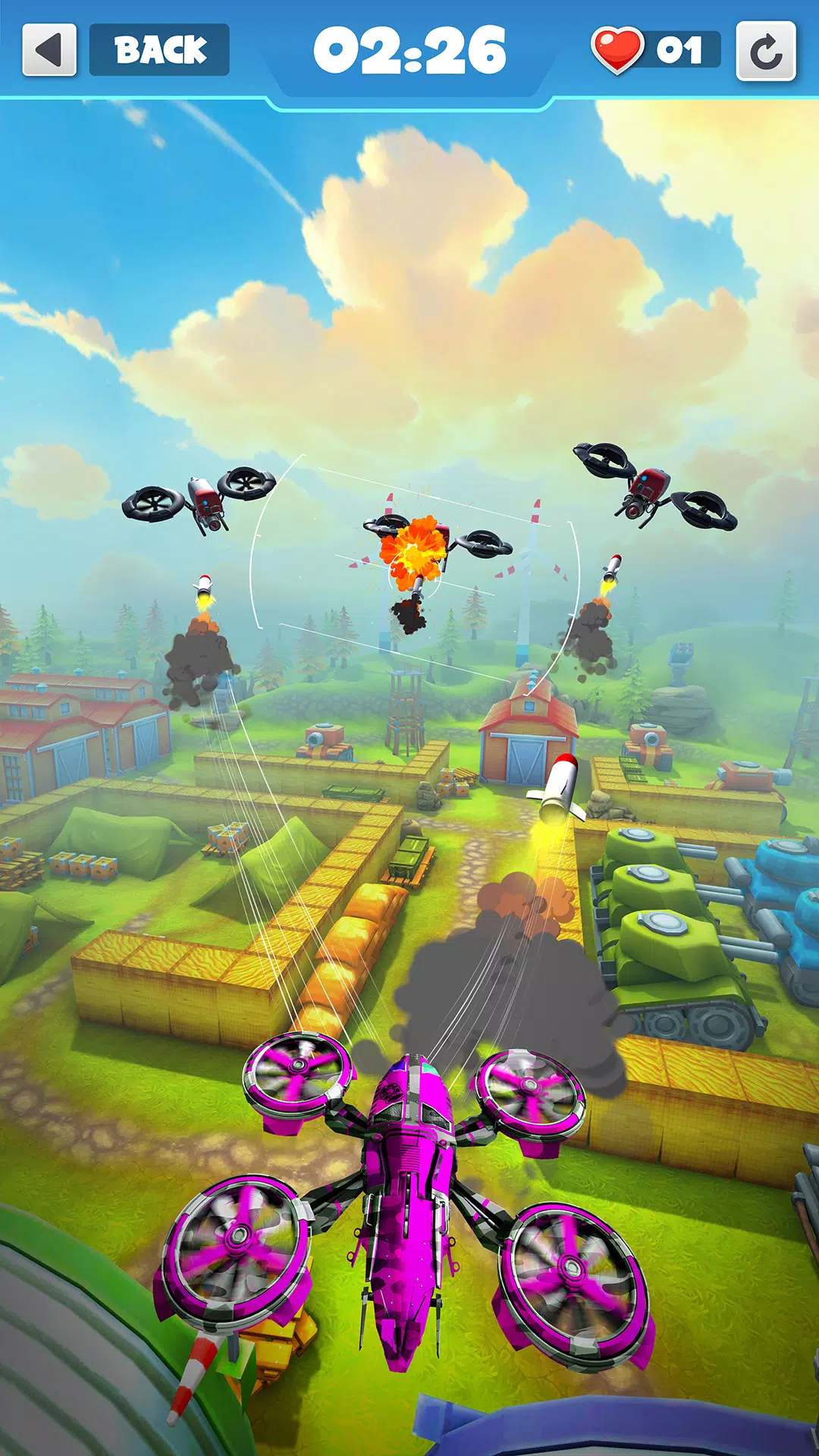Restart the level with the circular arrow
Image resolution: width=819 pixels, height=1456 pixels.
point(766,52)
